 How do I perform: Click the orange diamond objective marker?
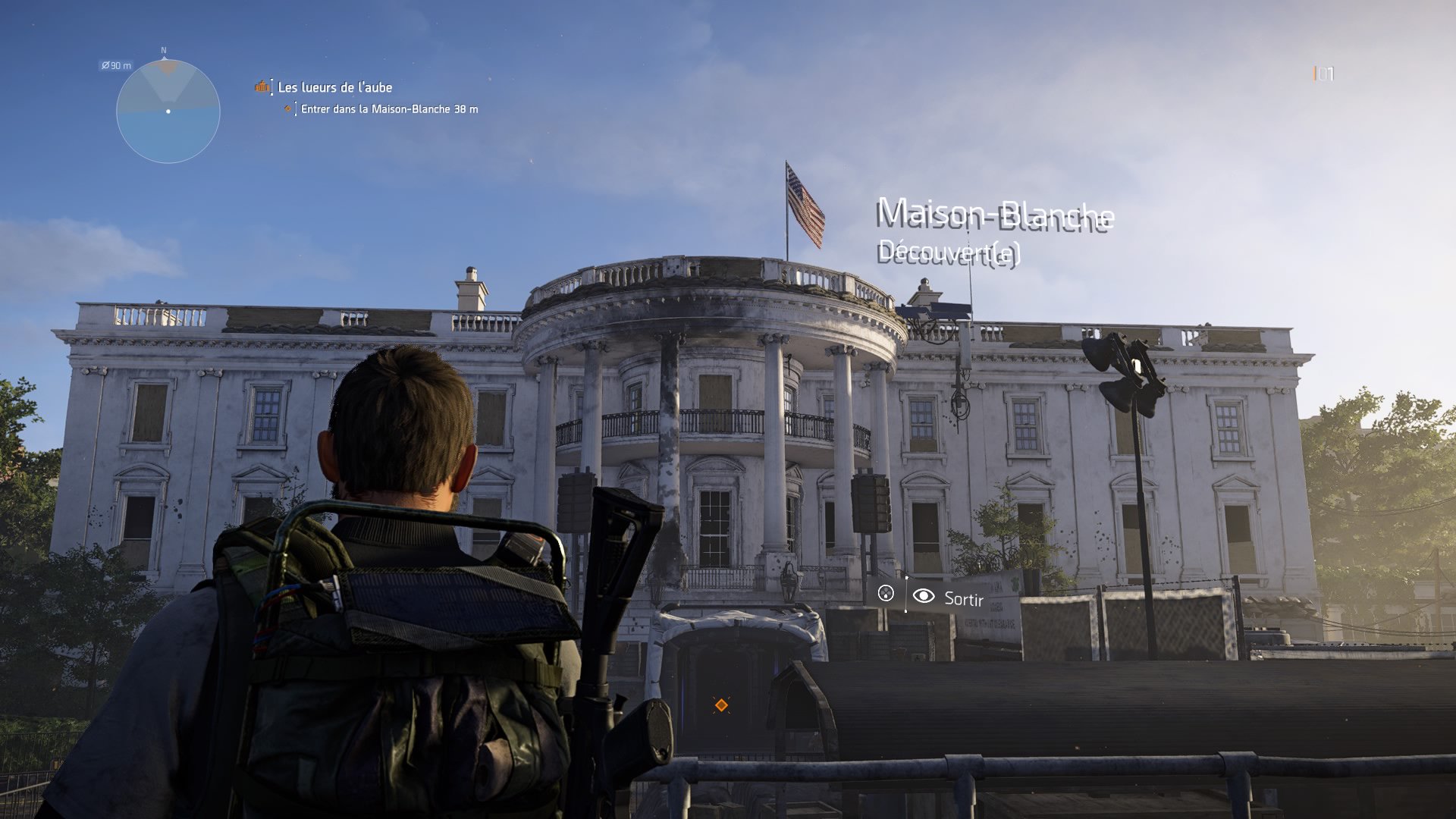(721, 705)
